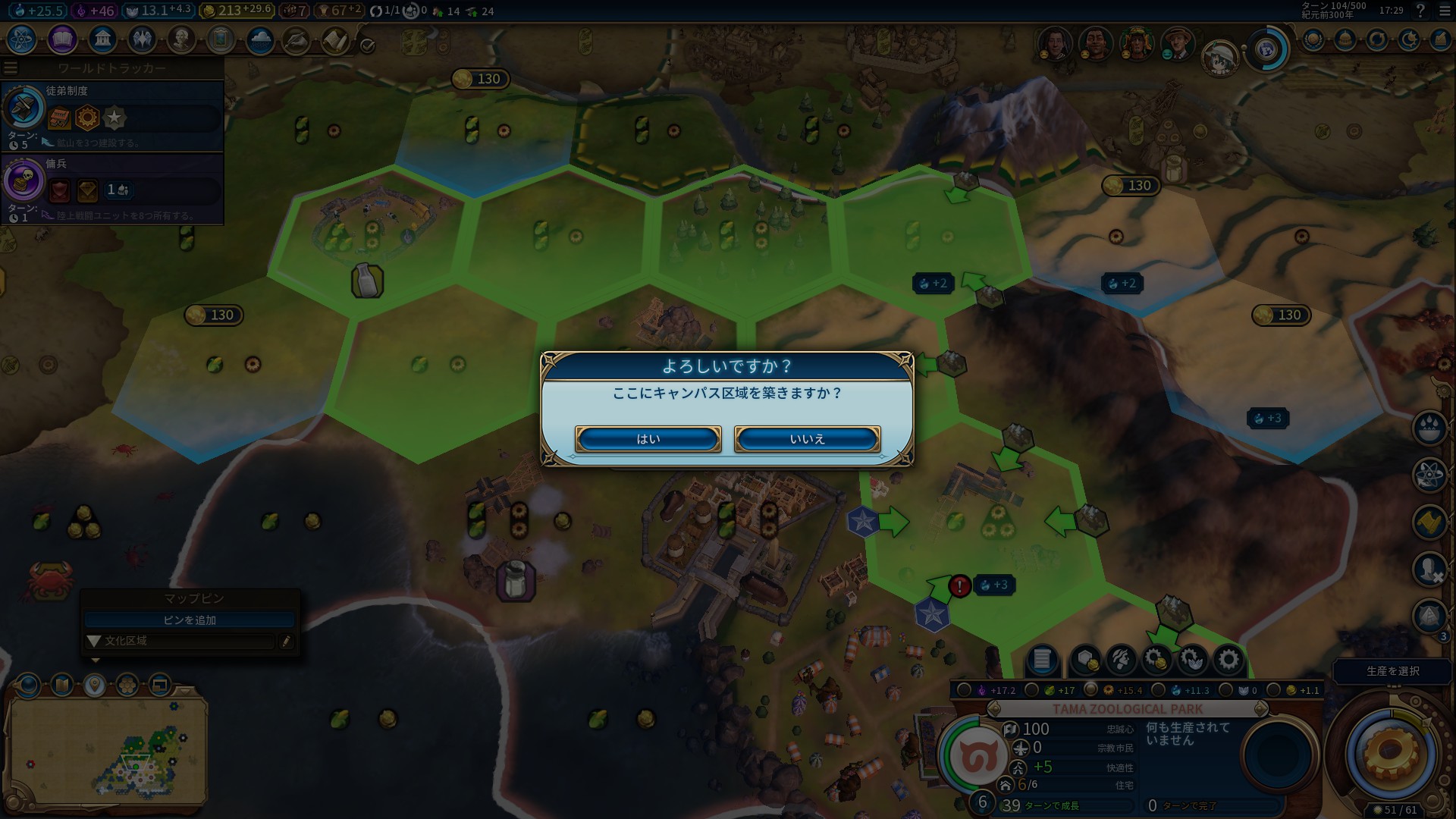Open the technology tree atom icon
The width and height of the screenshot is (1456, 819).
[22, 39]
